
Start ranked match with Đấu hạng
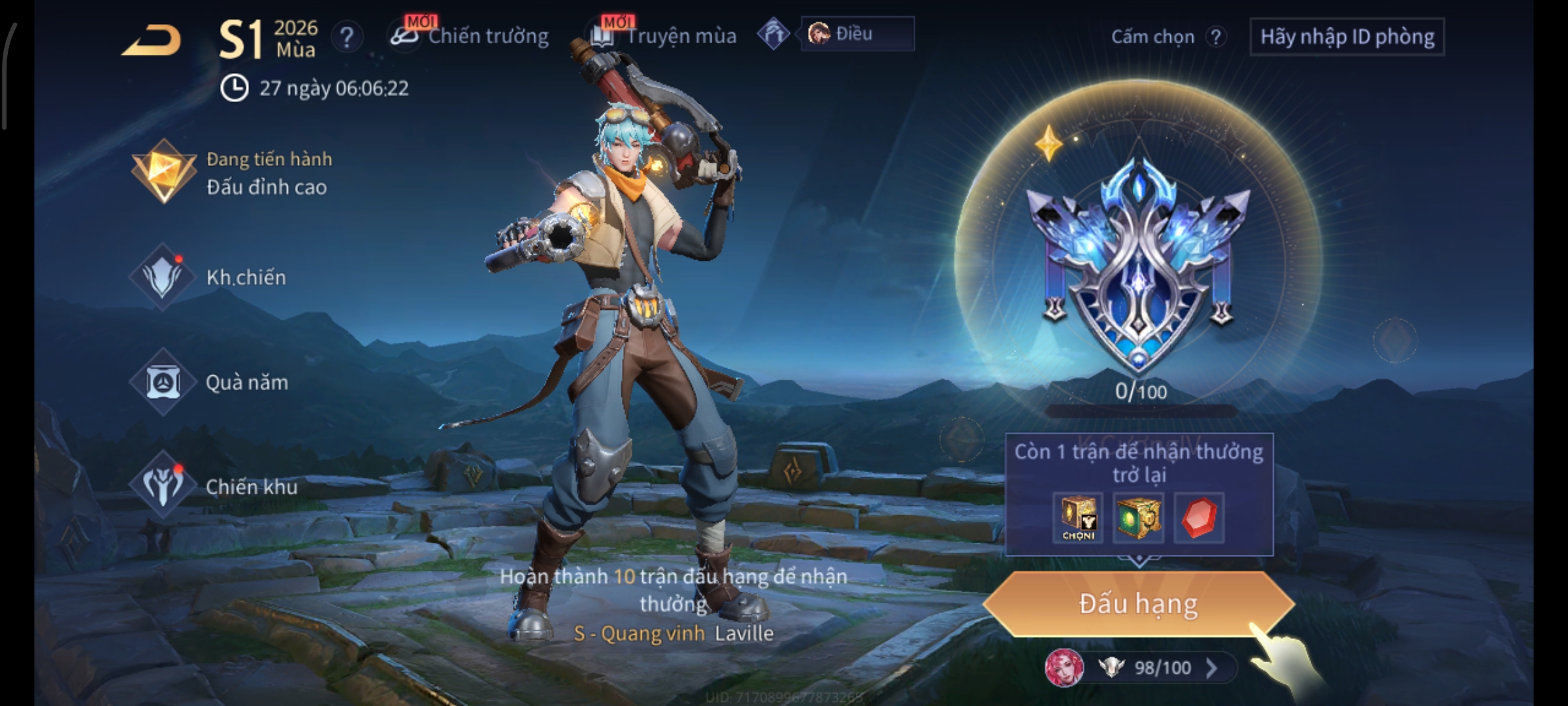1138,604
